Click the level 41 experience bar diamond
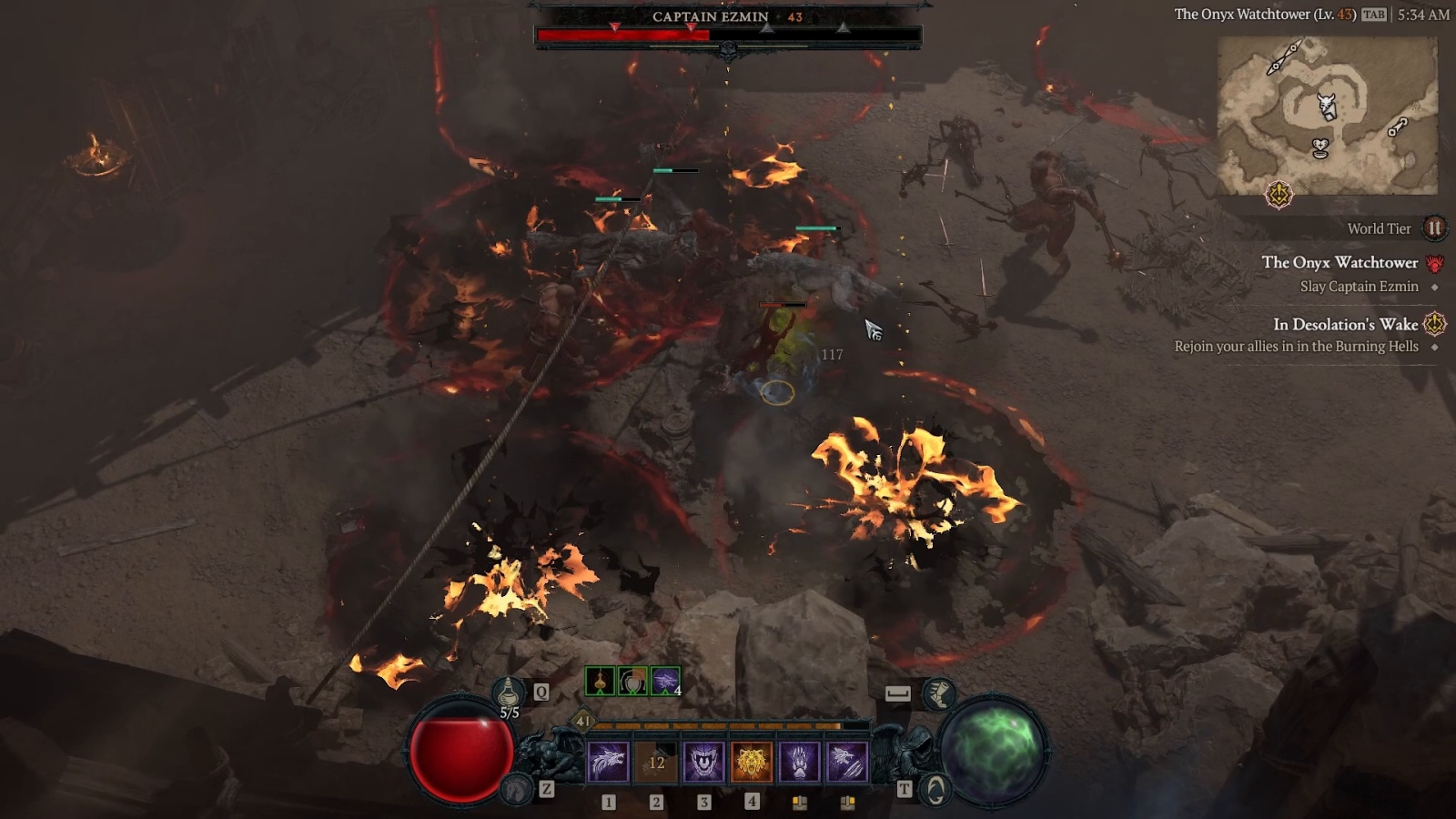The width and height of the screenshot is (1456, 819). point(582,721)
